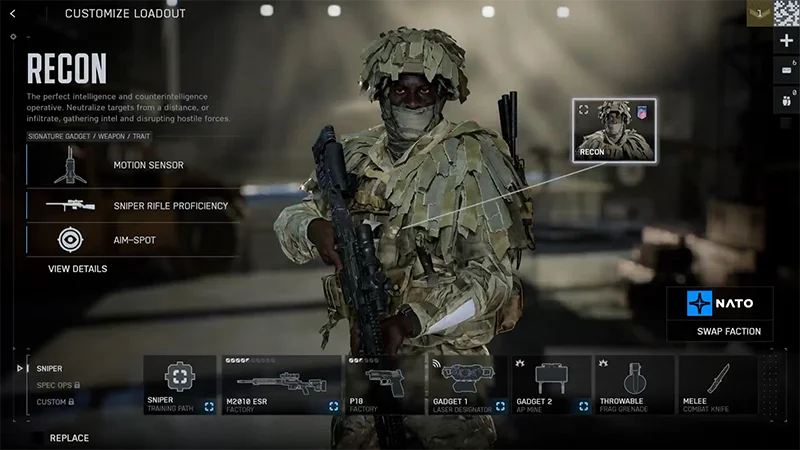Open View Details for Recon

click(x=78, y=269)
